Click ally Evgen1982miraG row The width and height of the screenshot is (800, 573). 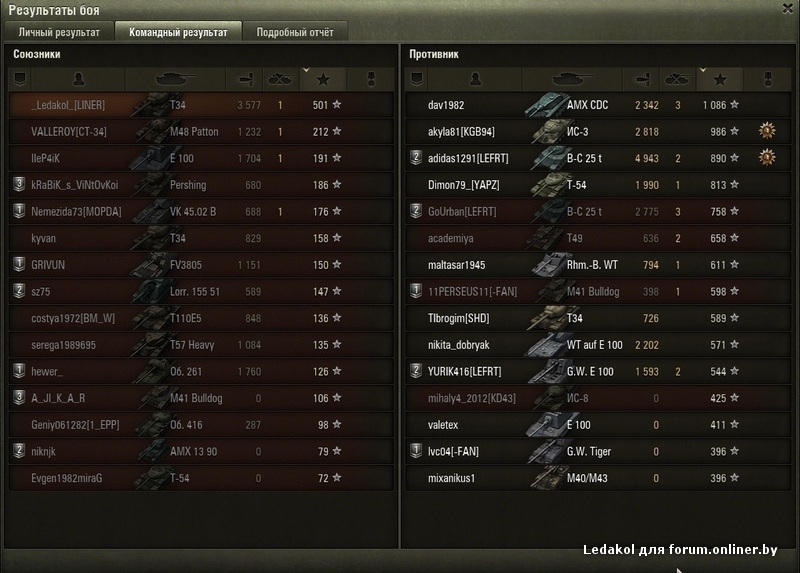click(x=67, y=478)
